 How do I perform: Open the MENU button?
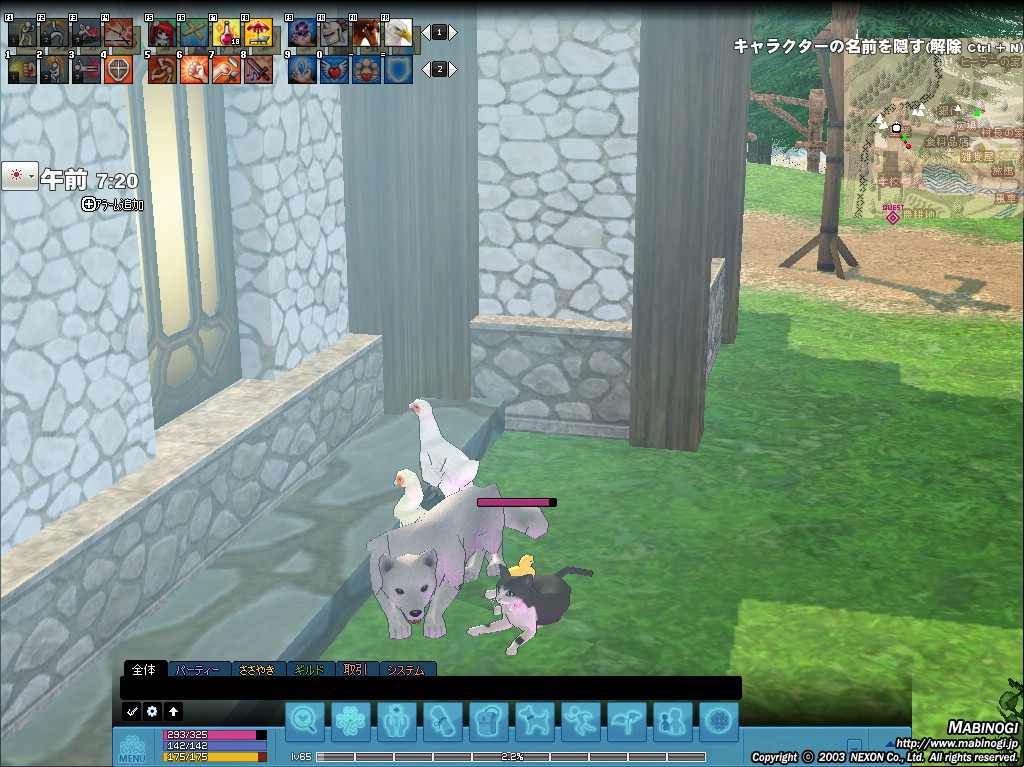(x=132, y=748)
